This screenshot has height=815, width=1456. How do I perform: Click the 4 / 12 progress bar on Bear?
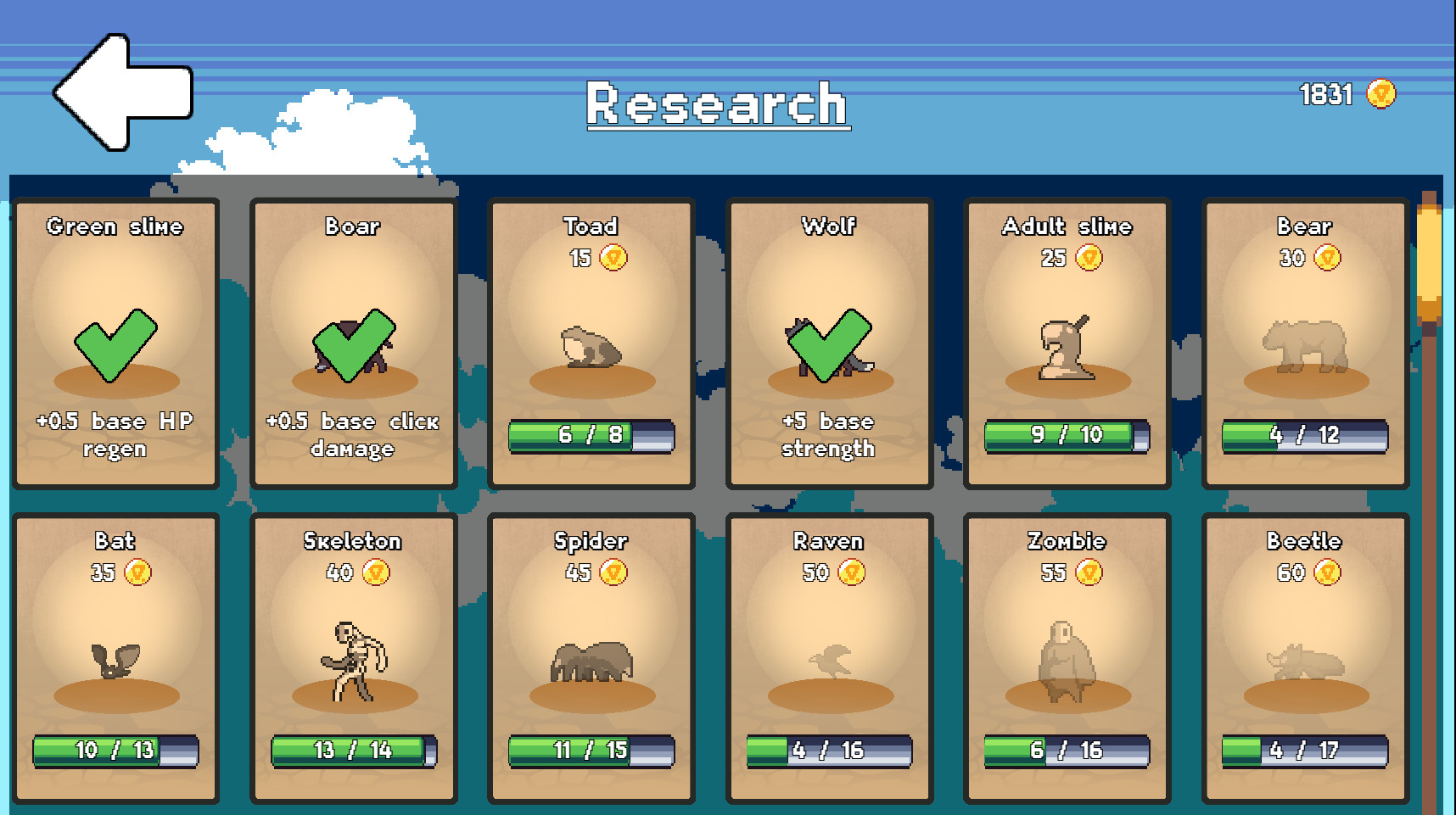click(x=1304, y=436)
